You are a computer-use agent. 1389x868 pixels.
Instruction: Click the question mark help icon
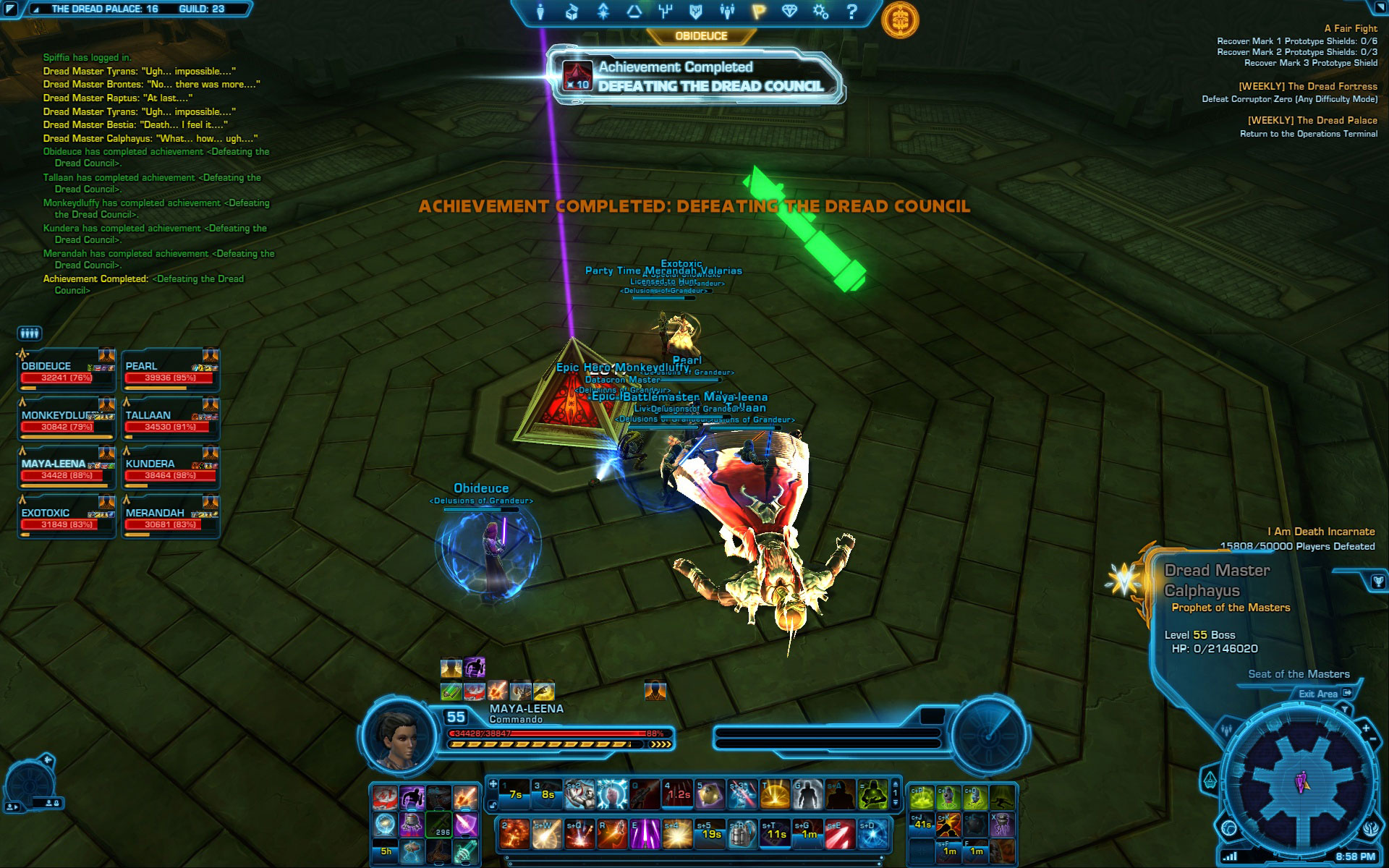[851, 12]
